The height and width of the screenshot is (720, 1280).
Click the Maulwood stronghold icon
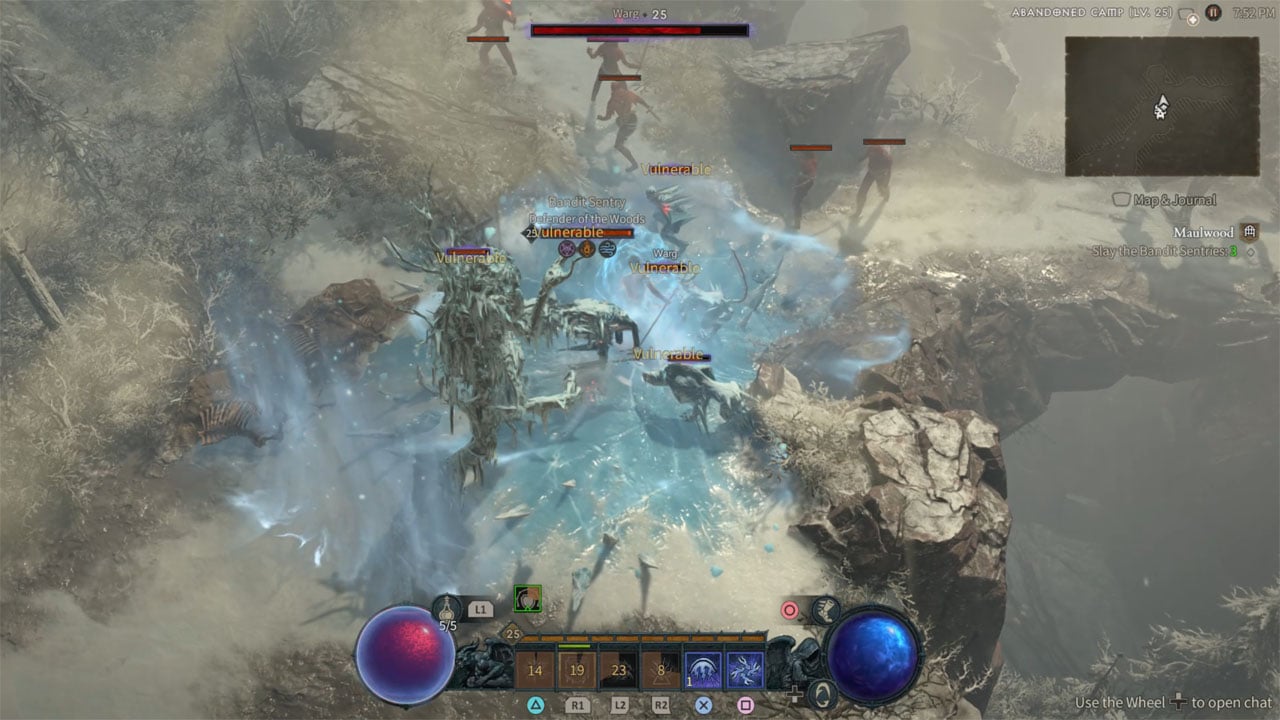click(x=1250, y=232)
